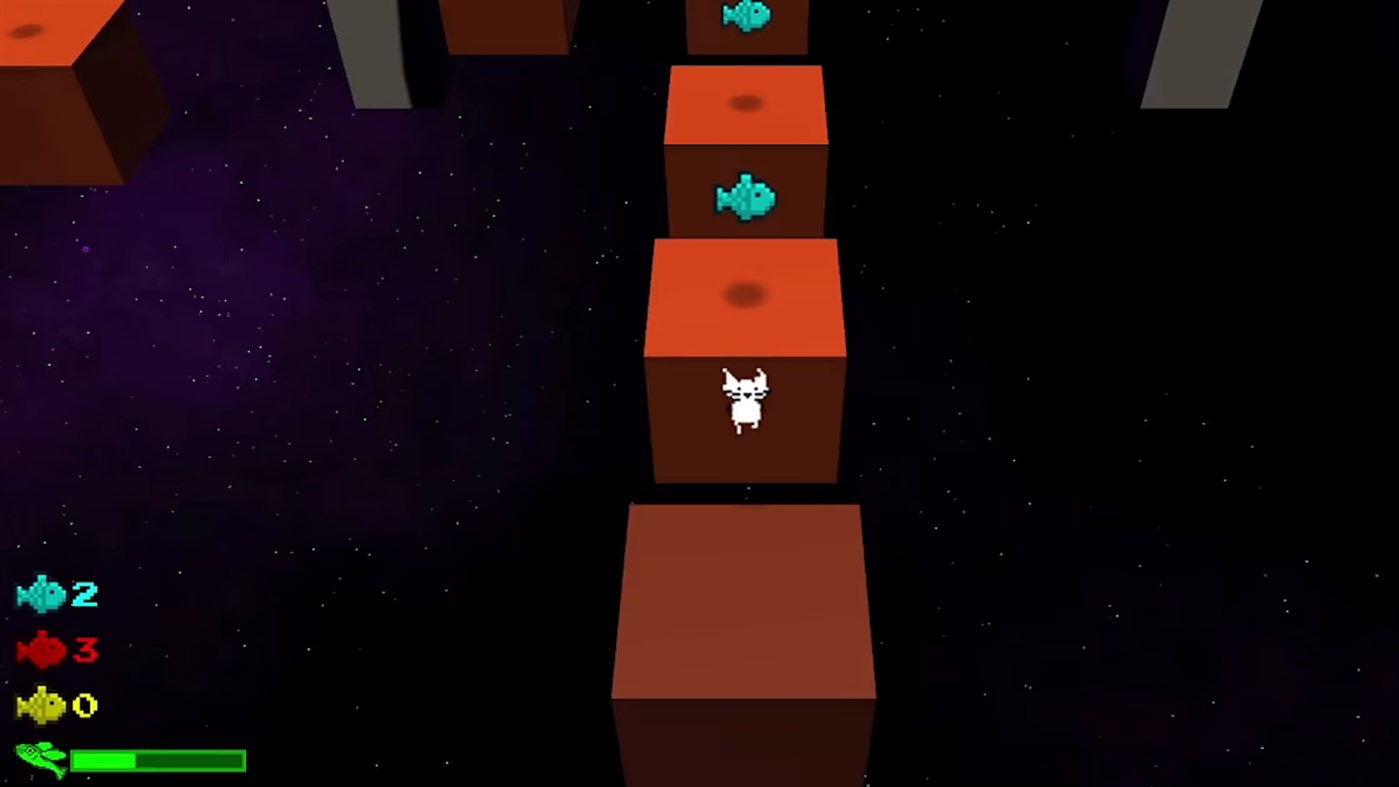
Task: Click the zero count beside the yellow fish
Action: click(85, 705)
